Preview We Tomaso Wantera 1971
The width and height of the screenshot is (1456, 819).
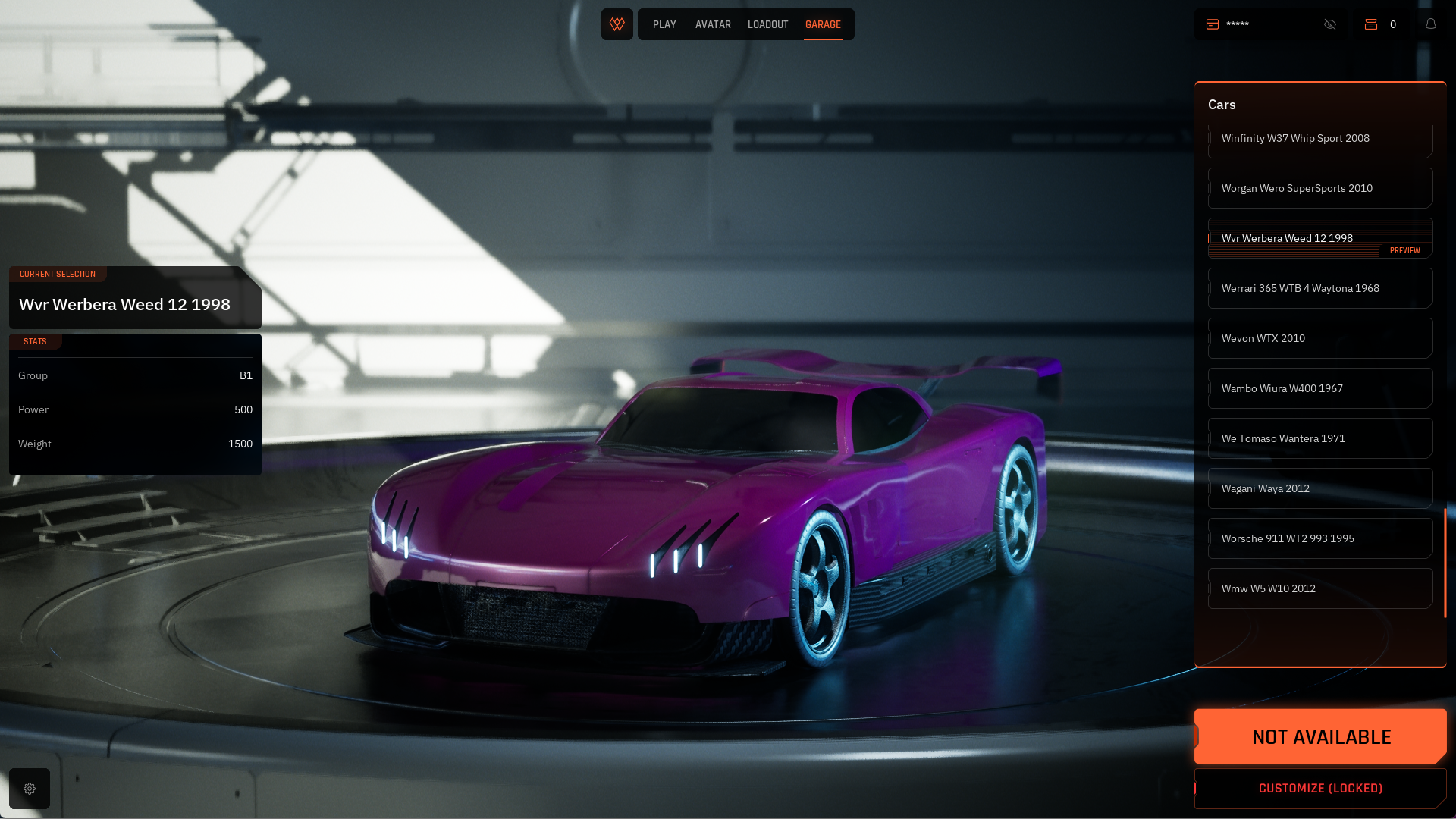(1319, 438)
